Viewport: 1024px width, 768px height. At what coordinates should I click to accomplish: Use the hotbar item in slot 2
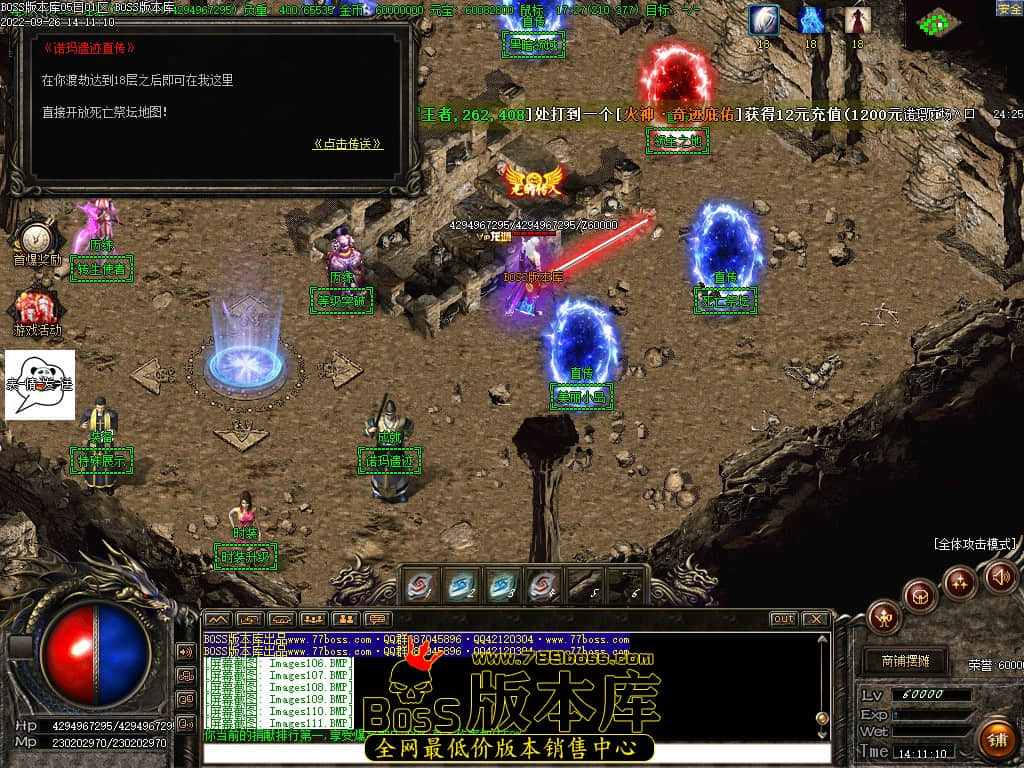tap(462, 585)
